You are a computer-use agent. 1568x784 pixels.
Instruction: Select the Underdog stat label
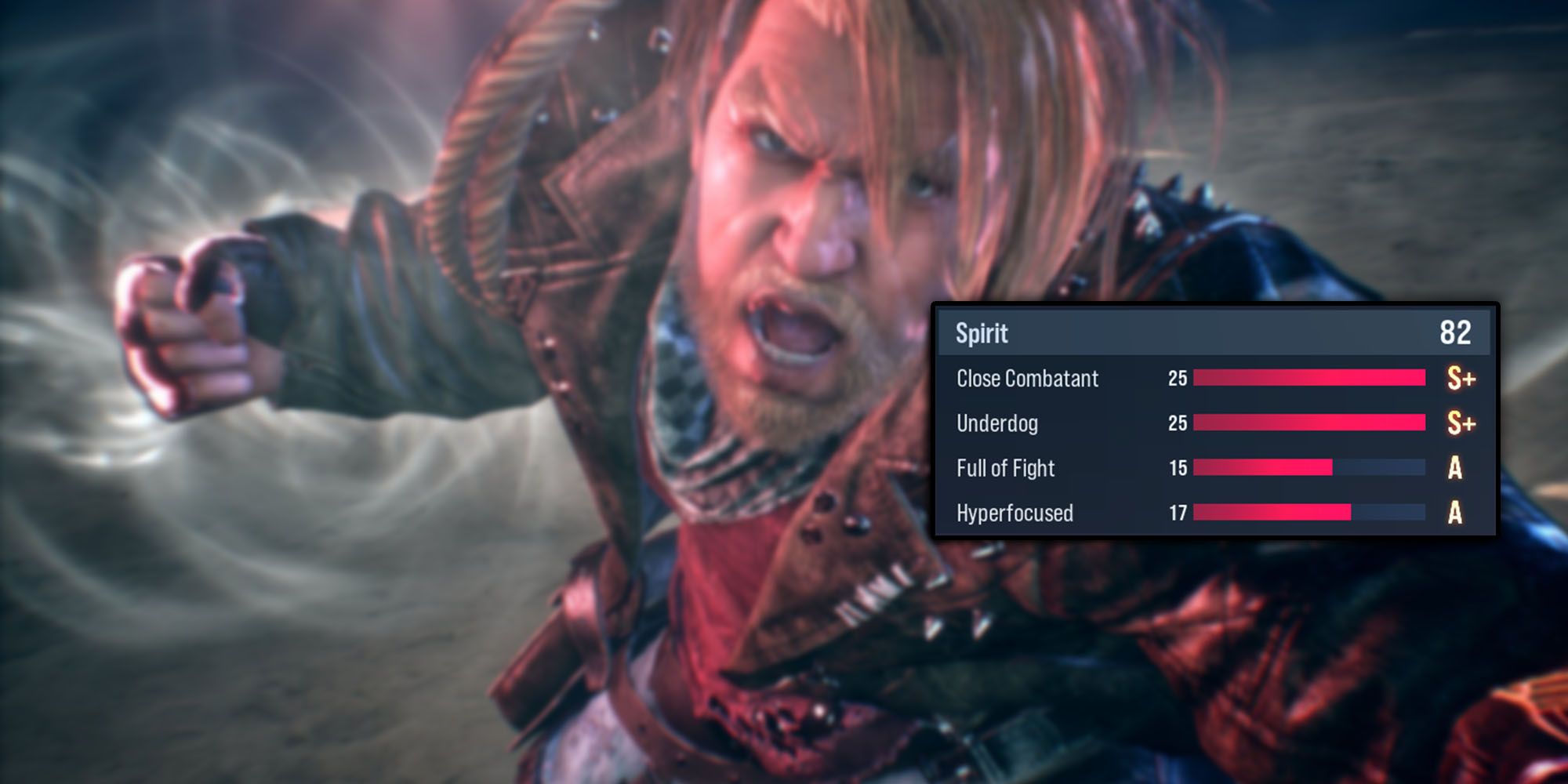tap(998, 423)
